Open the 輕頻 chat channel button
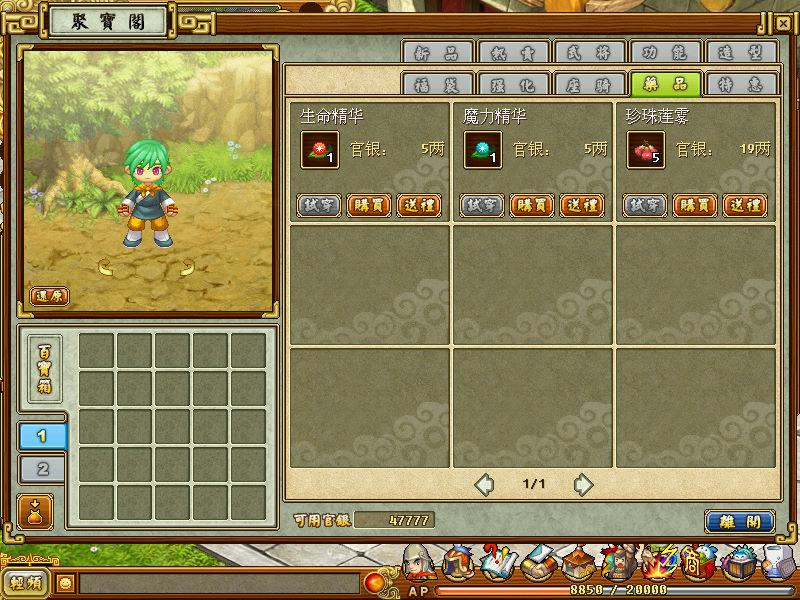The image size is (800, 600). pos(26,583)
